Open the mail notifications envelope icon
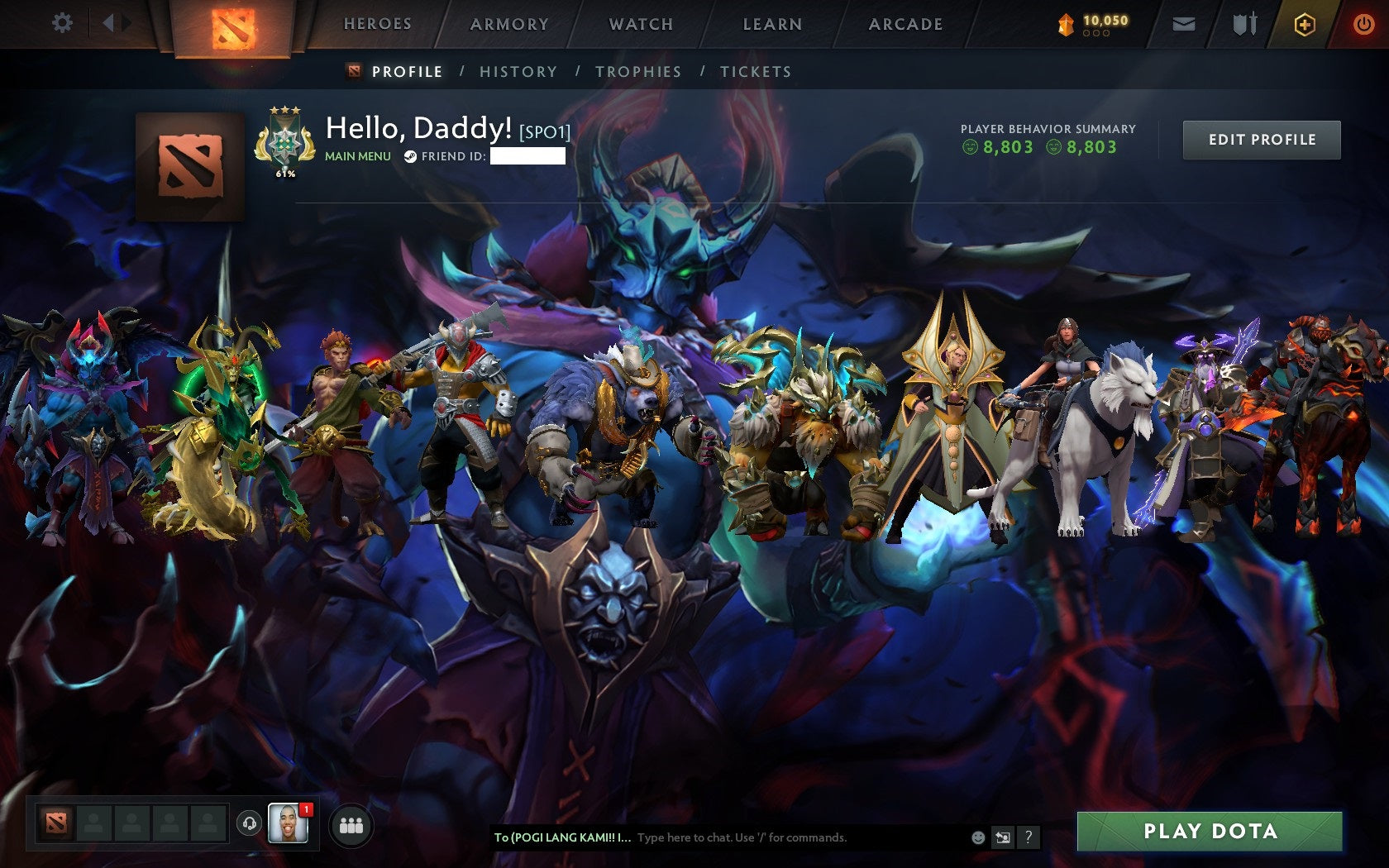Viewport: 1389px width, 868px height. click(x=1186, y=24)
